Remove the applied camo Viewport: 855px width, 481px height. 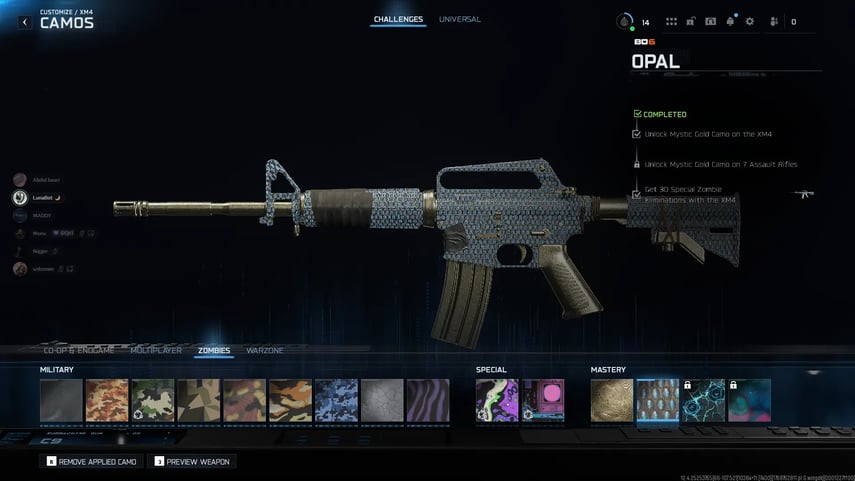92,462
